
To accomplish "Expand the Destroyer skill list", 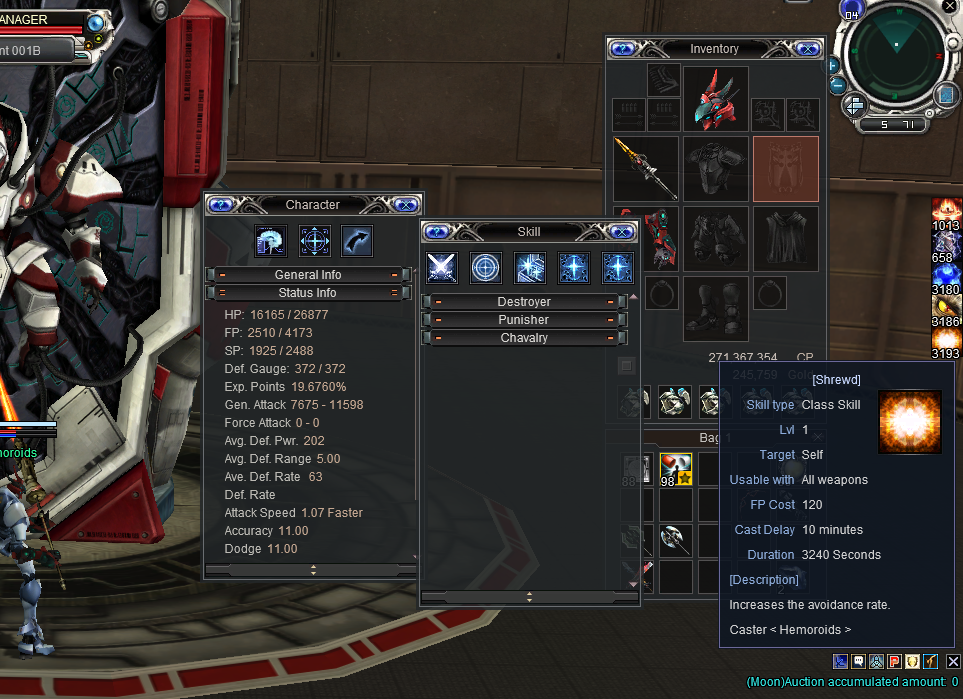I will [523, 302].
